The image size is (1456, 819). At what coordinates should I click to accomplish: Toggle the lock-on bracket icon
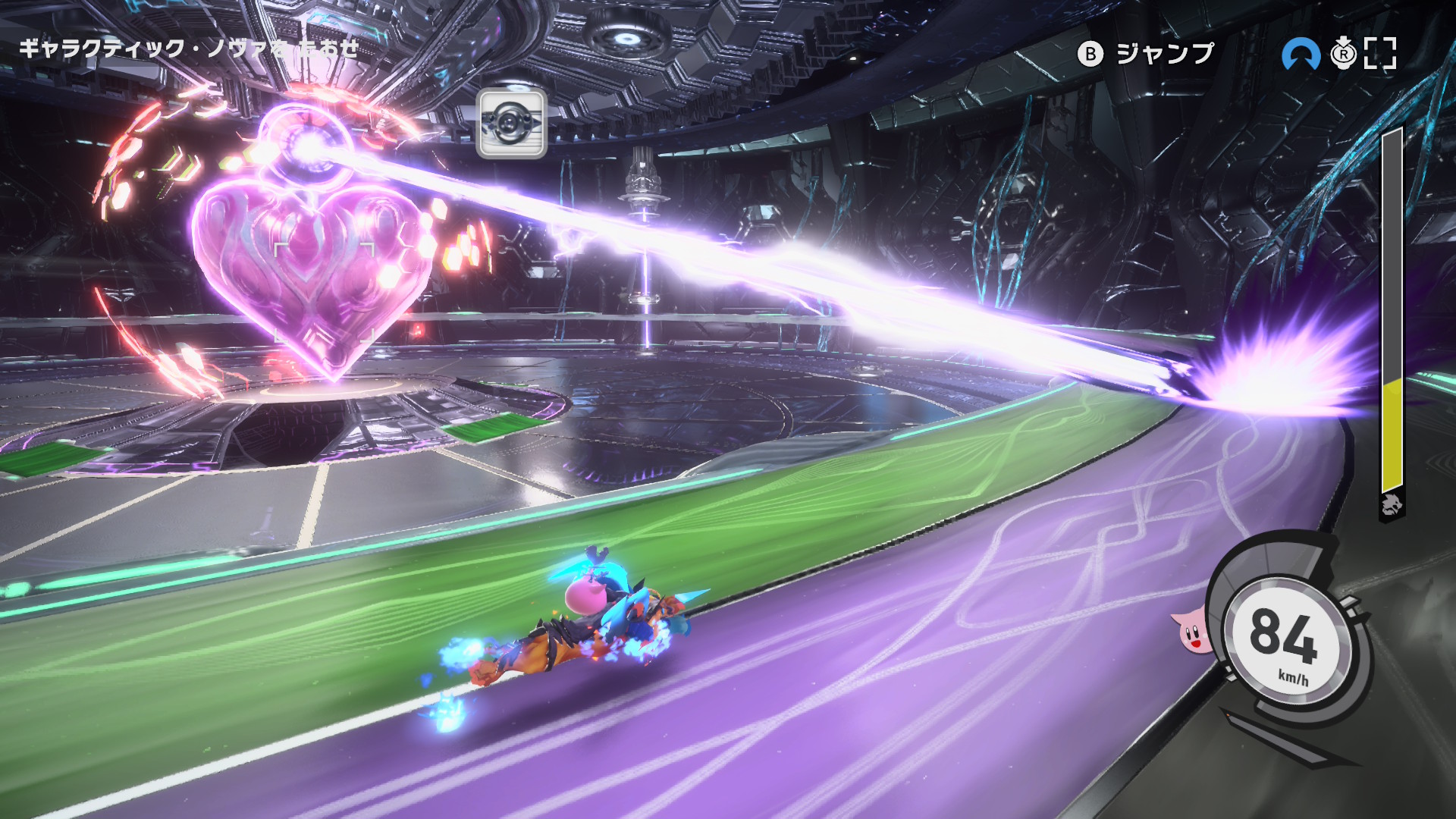click(1380, 54)
